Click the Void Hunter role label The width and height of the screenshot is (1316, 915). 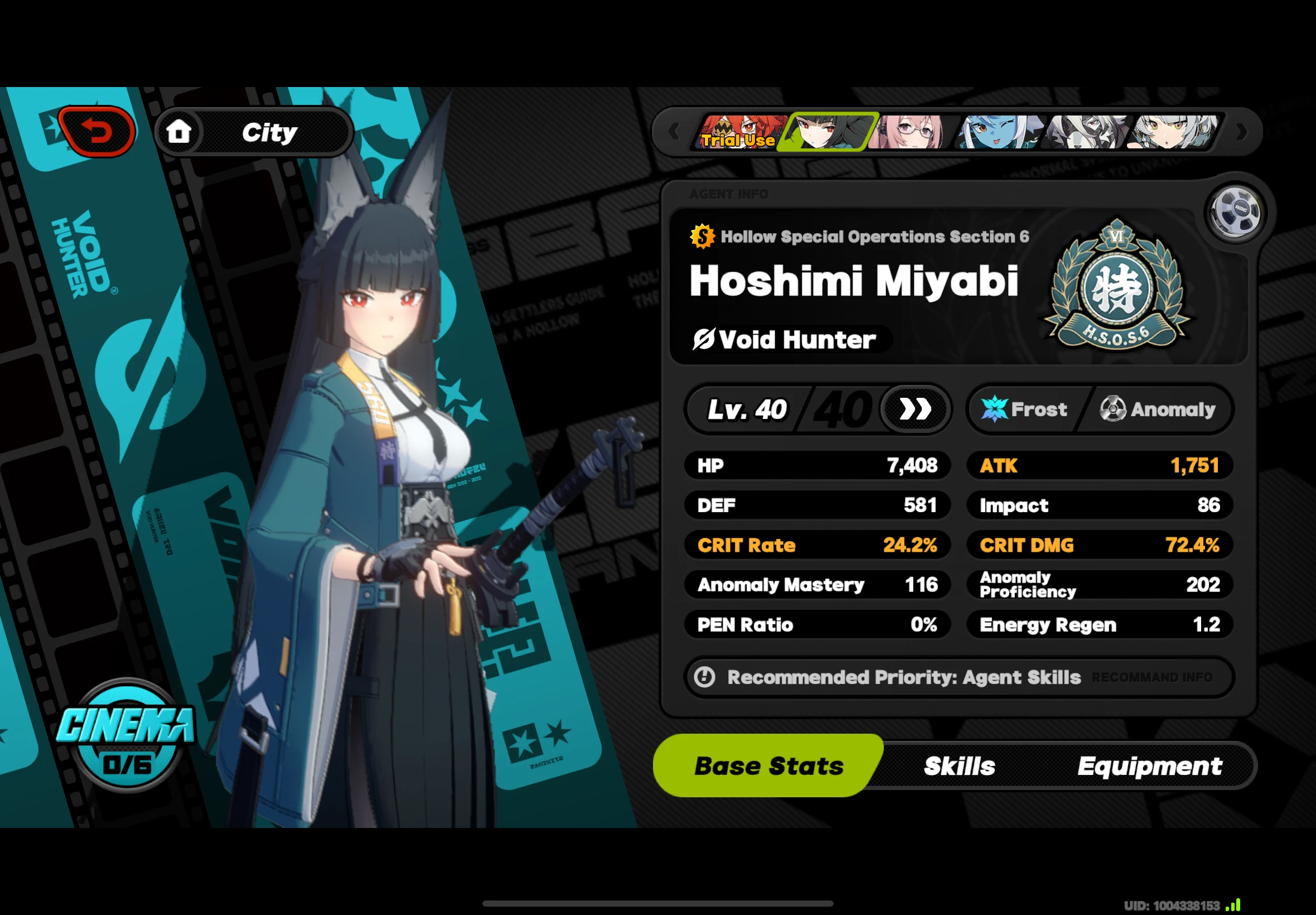[785, 339]
